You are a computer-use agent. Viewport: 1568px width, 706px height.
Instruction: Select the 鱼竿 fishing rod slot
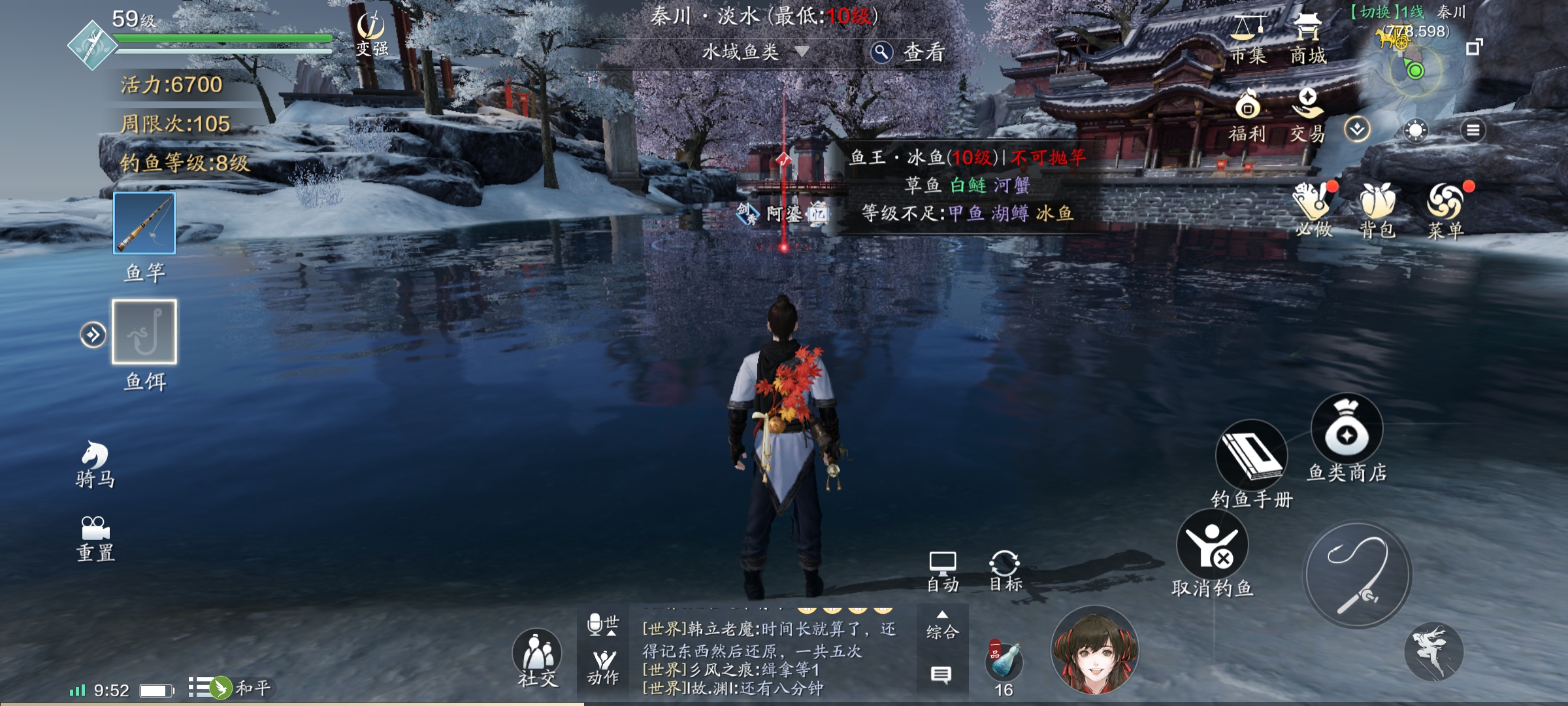coord(144,223)
